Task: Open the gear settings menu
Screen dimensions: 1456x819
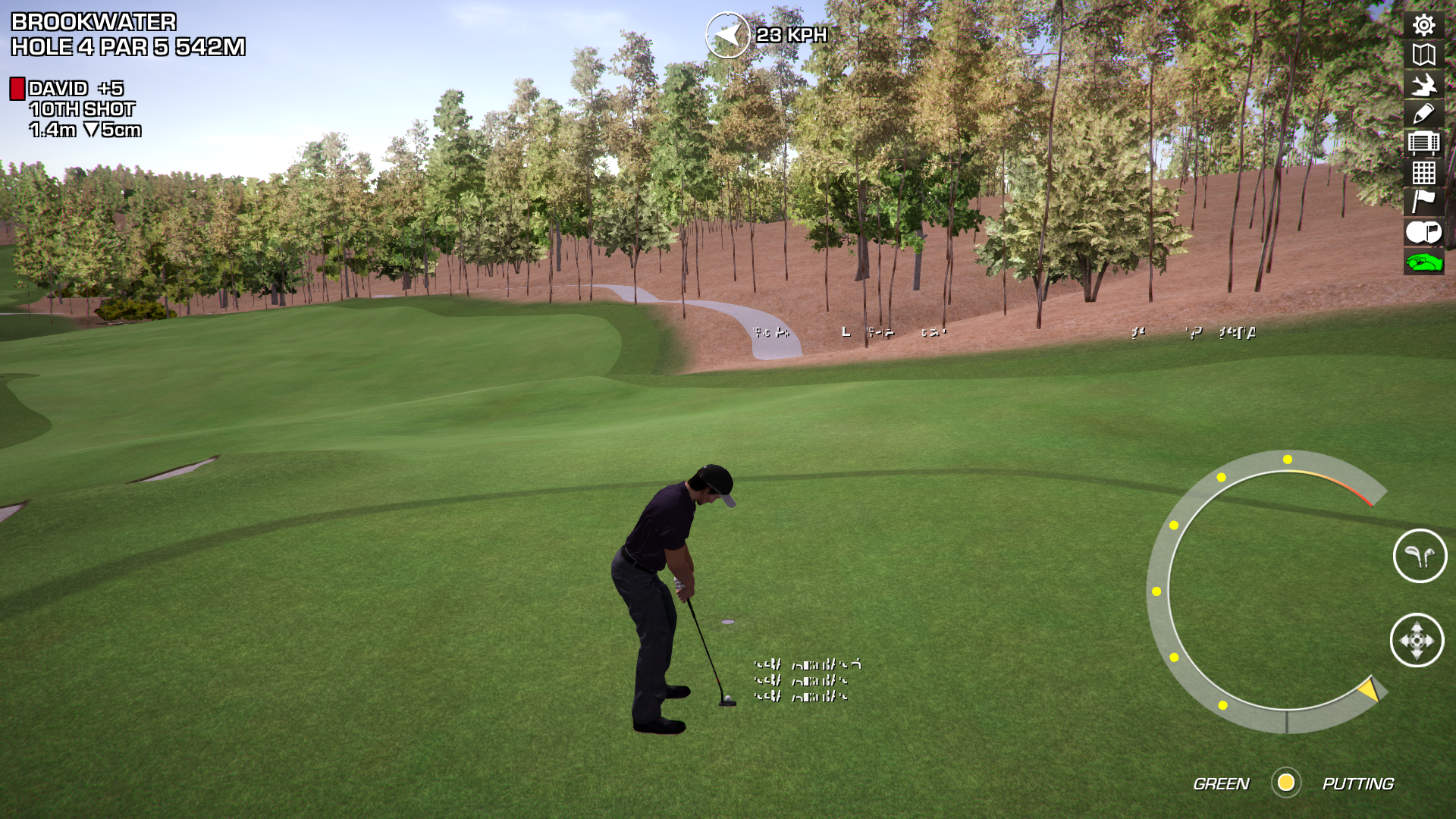Action: pyautogui.click(x=1423, y=26)
